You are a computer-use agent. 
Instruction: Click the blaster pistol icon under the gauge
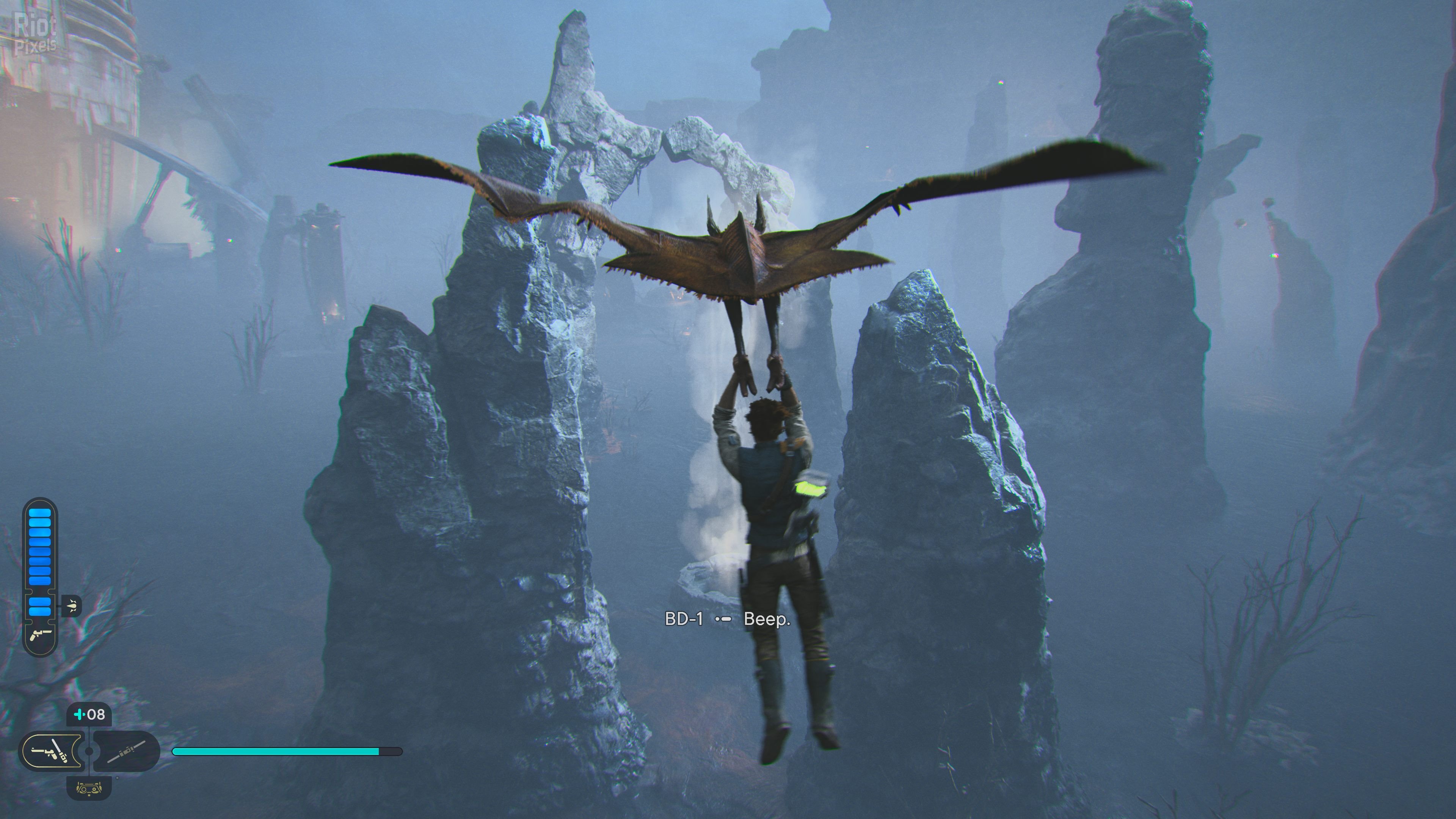tap(40, 634)
